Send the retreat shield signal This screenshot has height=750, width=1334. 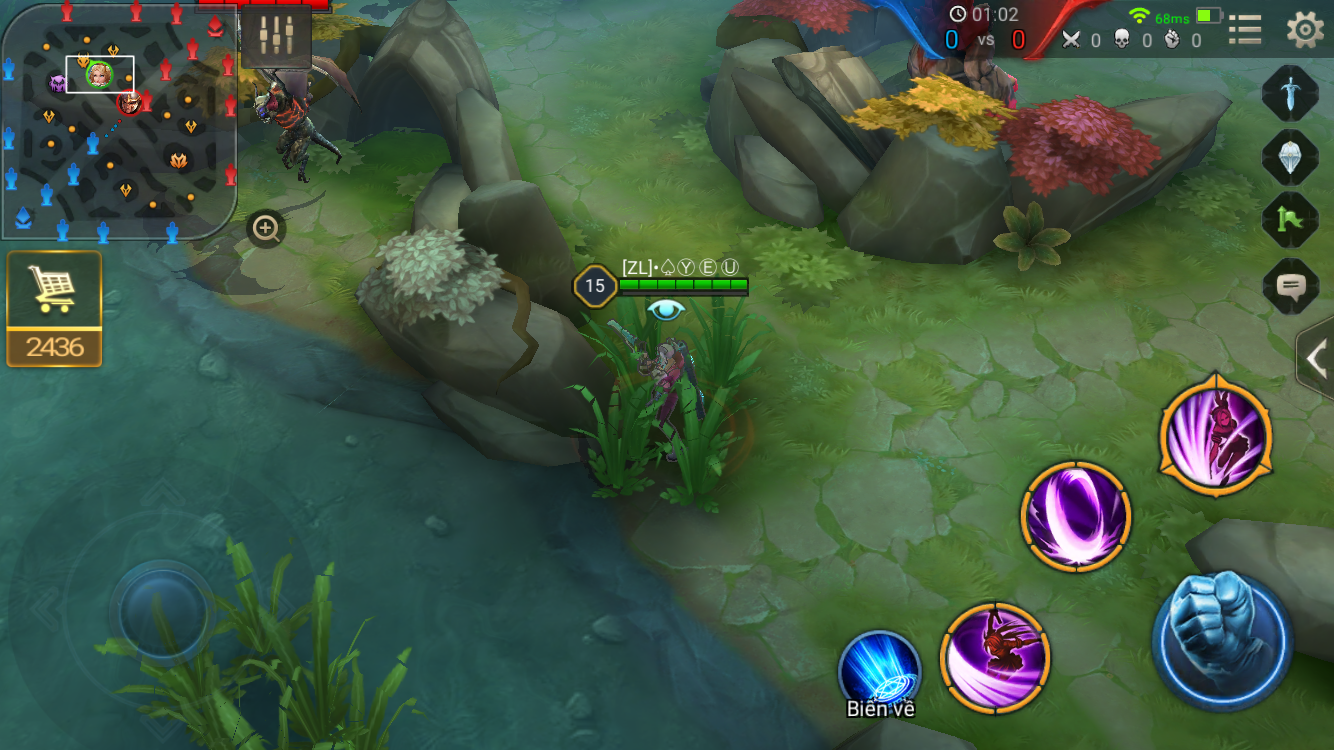tap(1290, 156)
